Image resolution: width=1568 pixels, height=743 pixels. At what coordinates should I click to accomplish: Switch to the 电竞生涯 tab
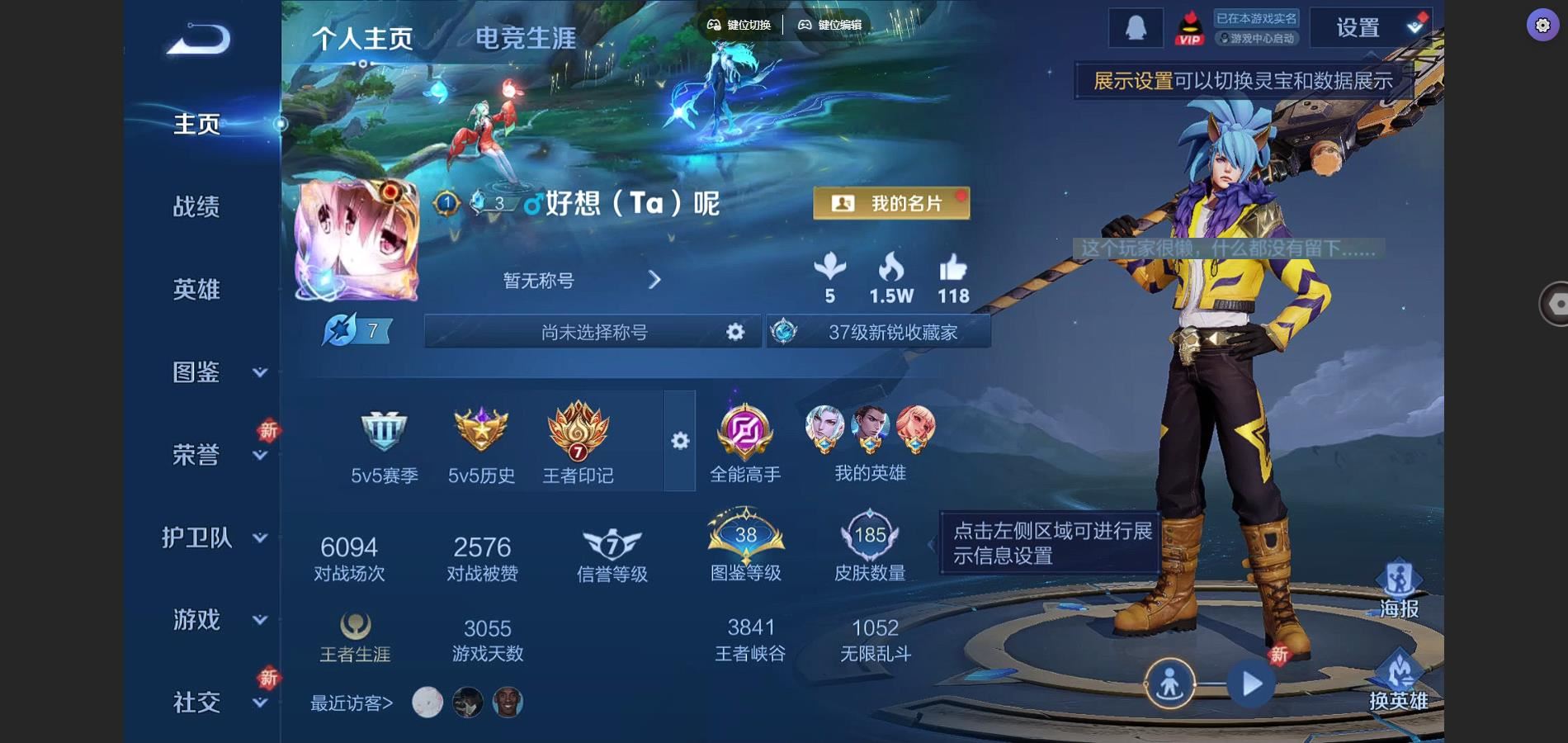coord(525,38)
